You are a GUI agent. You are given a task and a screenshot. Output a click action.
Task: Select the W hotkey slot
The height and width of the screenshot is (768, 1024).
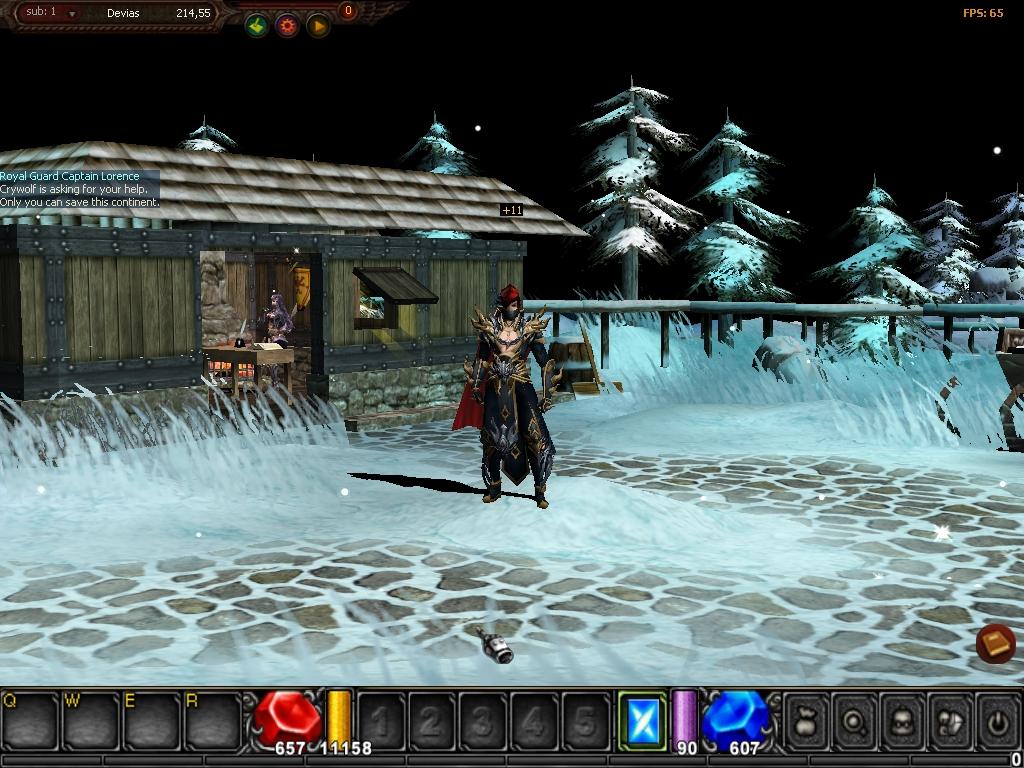click(x=90, y=719)
